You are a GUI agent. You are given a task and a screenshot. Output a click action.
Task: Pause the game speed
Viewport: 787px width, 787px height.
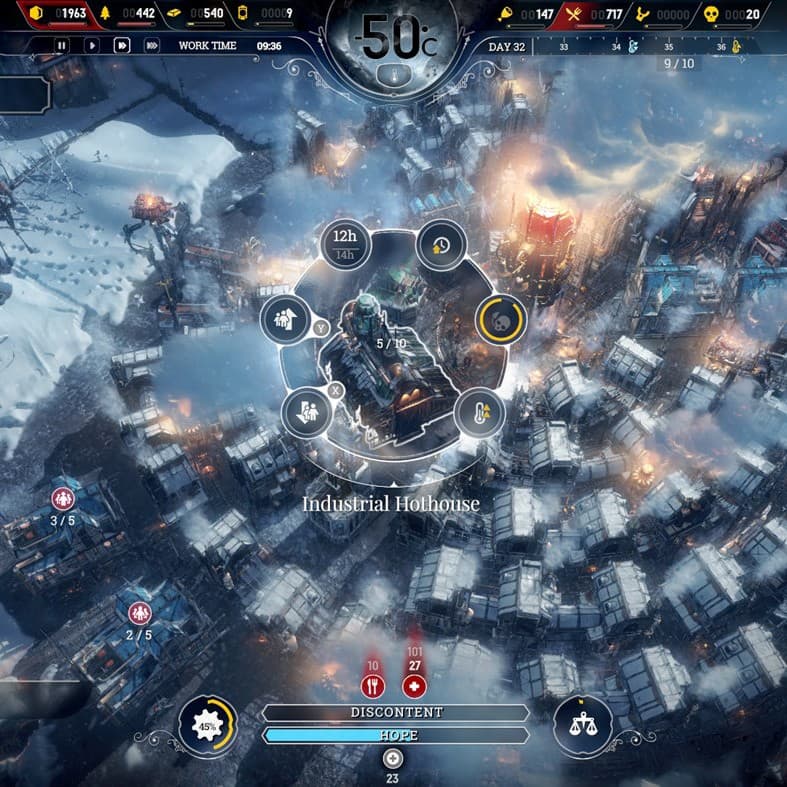pyautogui.click(x=62, y=45)
